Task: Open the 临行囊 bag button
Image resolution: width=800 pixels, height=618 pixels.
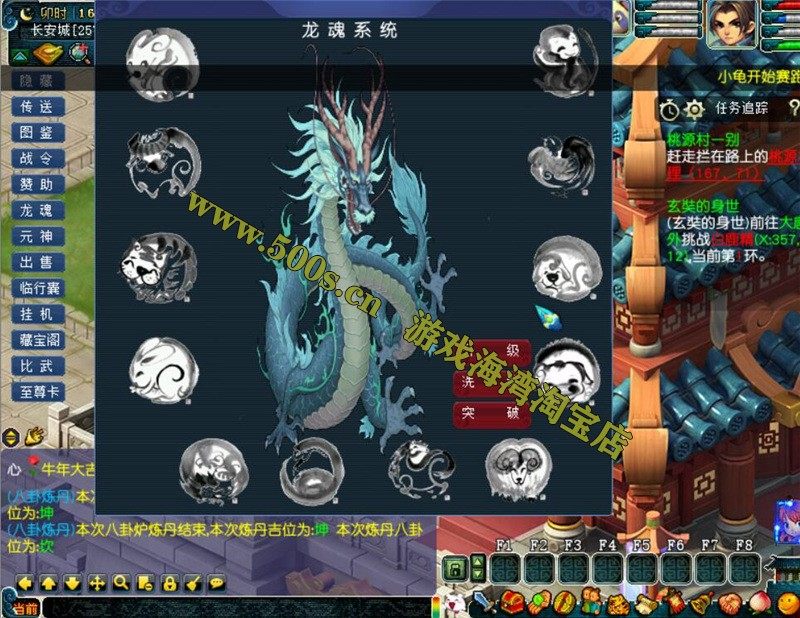Action: (37, 288)
